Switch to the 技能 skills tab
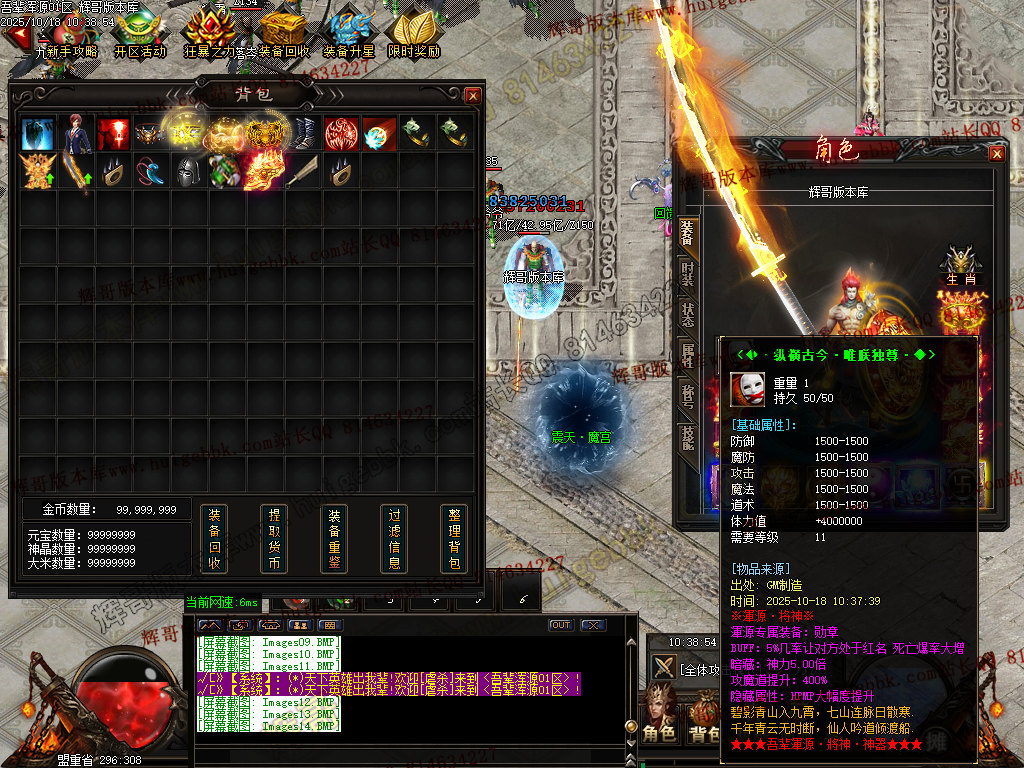 point(688,436)
